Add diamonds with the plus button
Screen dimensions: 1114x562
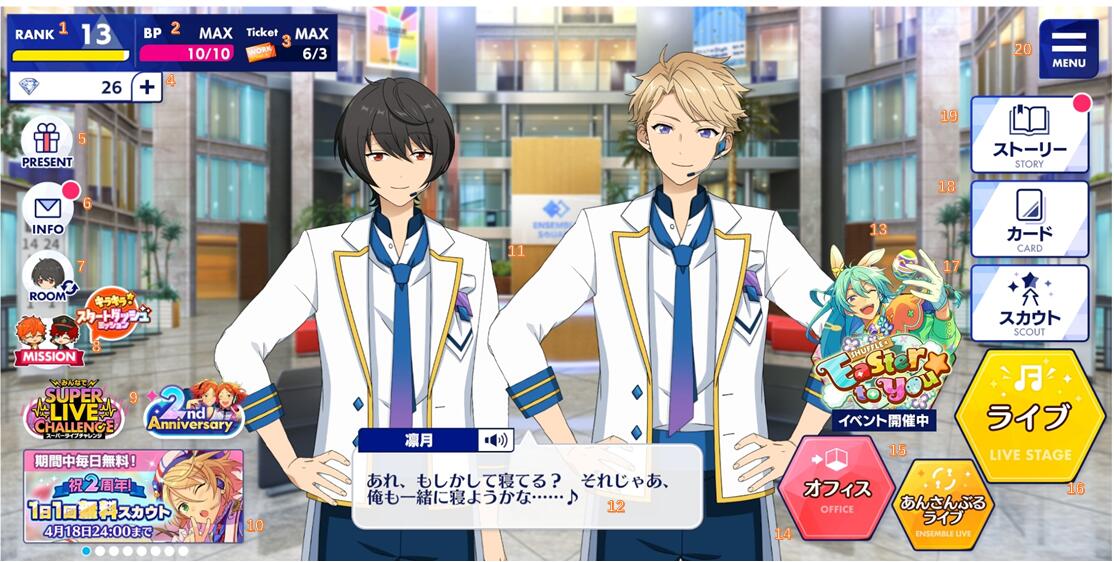pyautogui.click(x=147, y=87)
